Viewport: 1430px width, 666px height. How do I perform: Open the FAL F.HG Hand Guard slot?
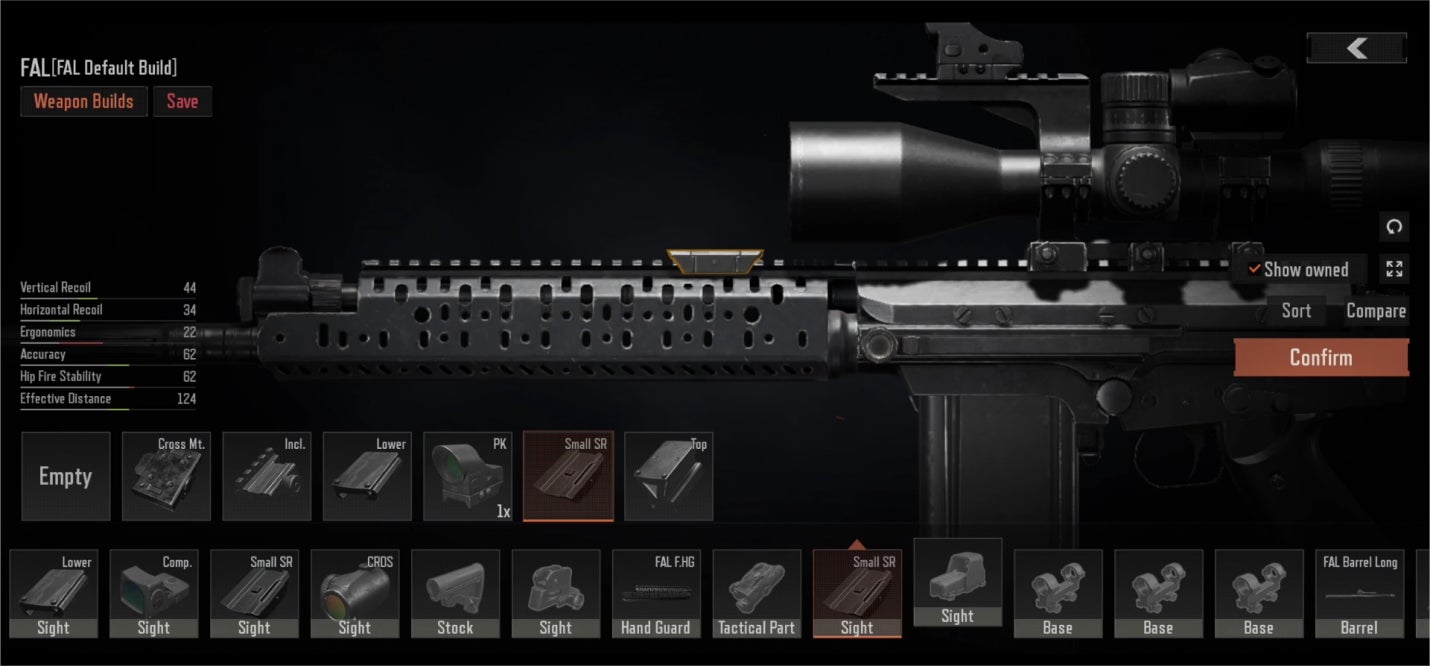(656, 593)
